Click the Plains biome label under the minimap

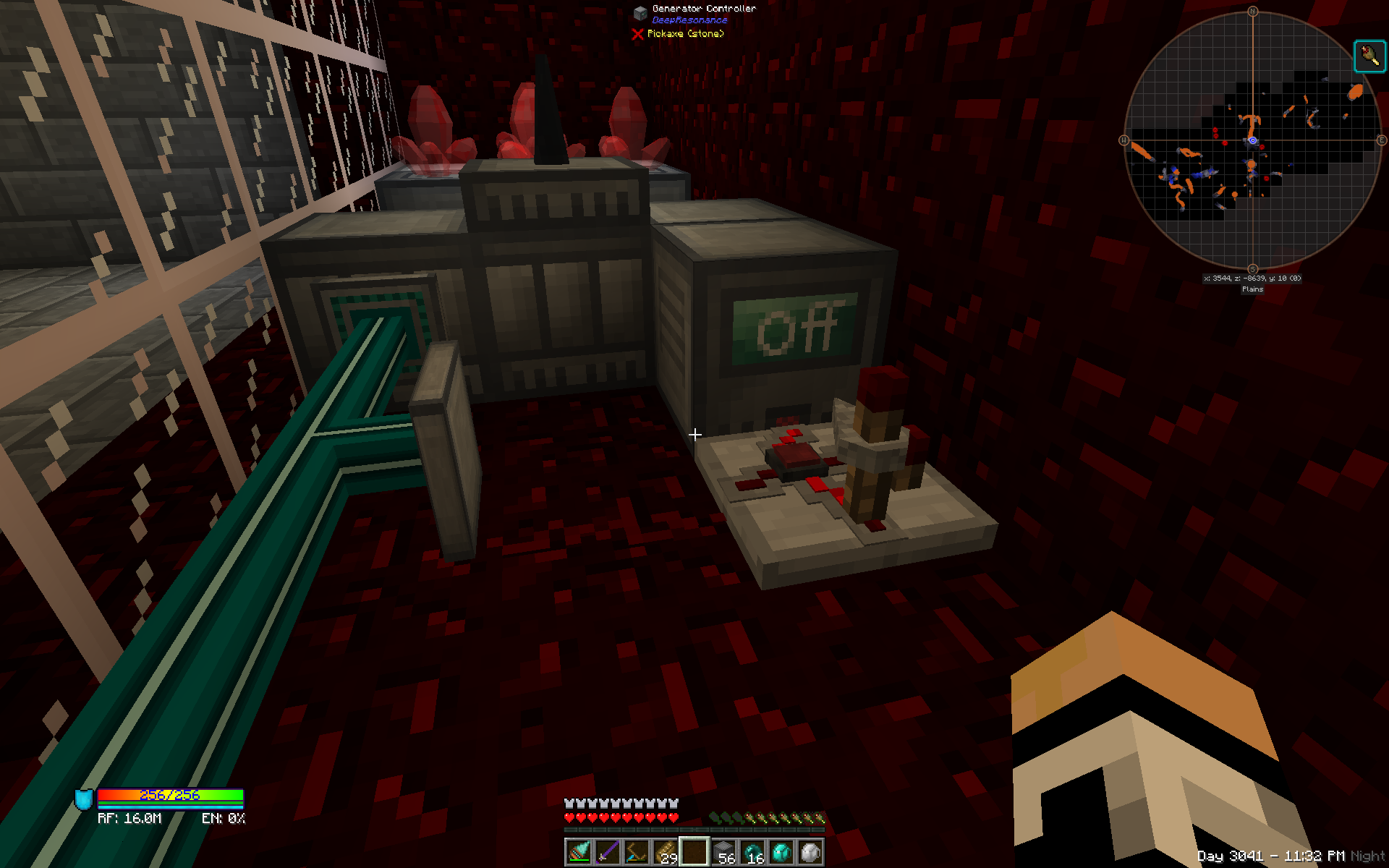click(x=1252, y=289)
